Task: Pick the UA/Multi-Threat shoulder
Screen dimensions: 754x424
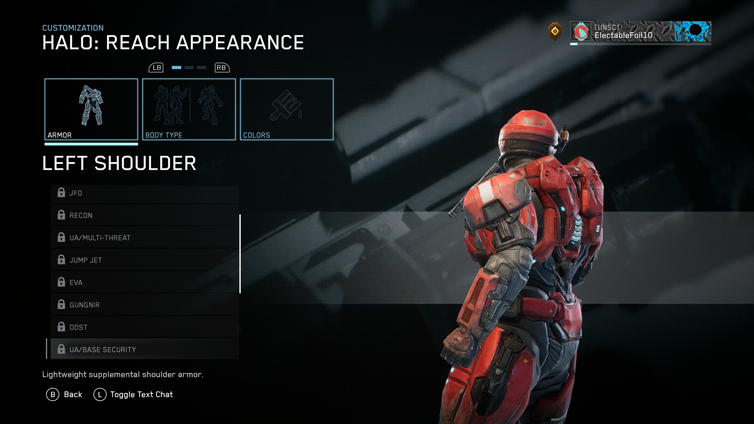Action: pos(145,238)
